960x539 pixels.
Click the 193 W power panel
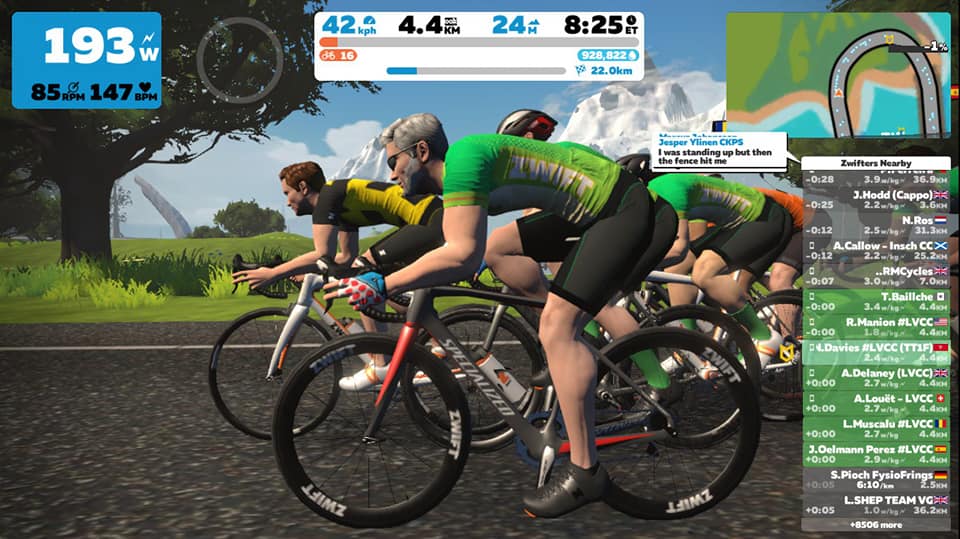(86, 60)
